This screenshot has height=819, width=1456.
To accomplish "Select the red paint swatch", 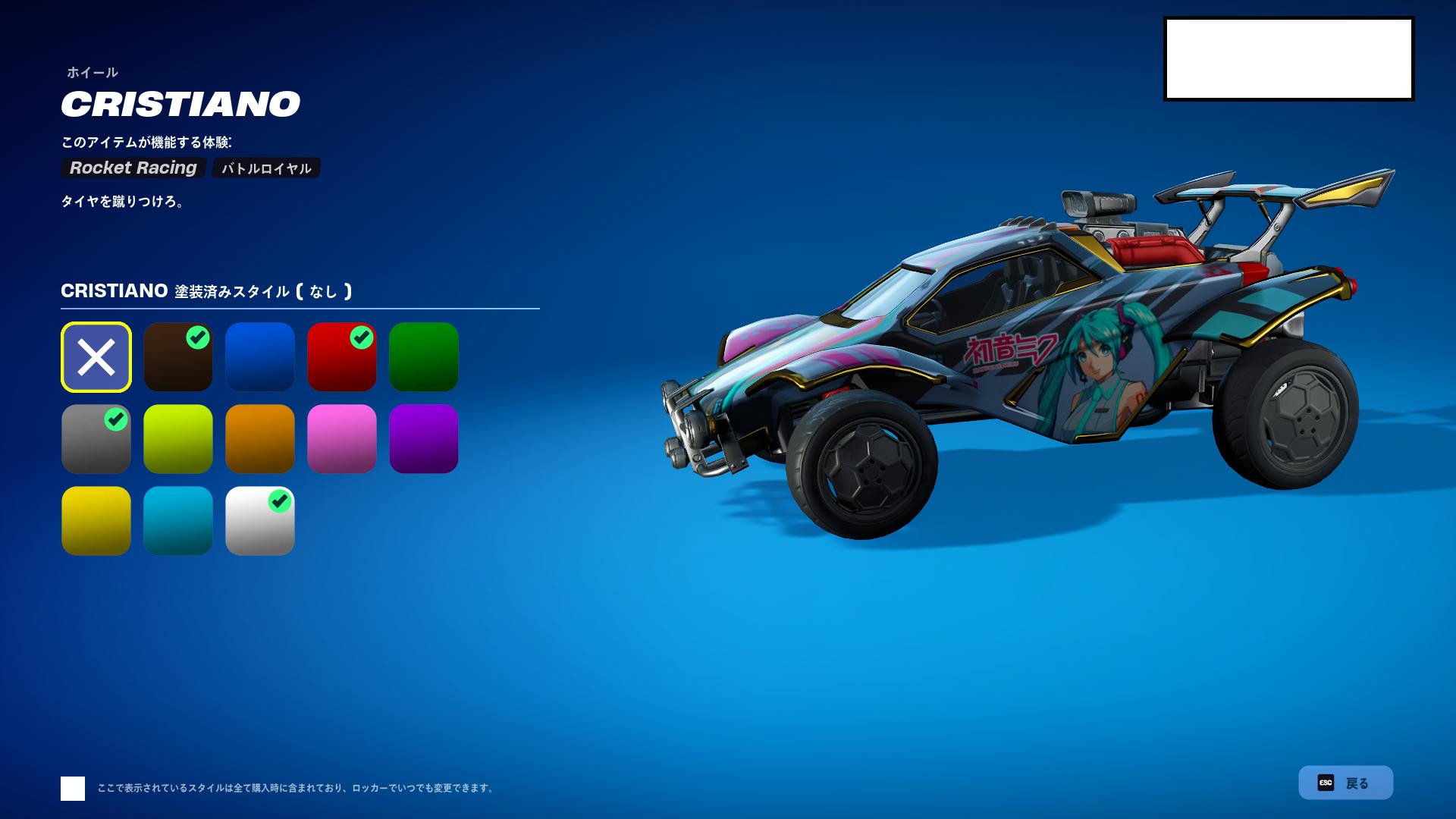I will pyautogui.click(x=342, y=357).
